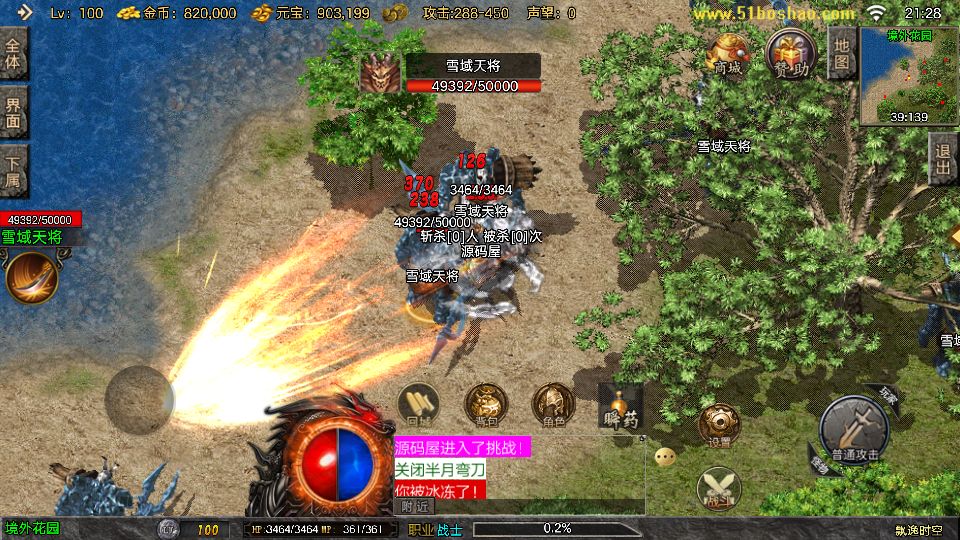Image resolution: width=960 pixels, height=540 pixels.
Task: Select the 雪域天将 boss portrait
Action: click(380, 73)
